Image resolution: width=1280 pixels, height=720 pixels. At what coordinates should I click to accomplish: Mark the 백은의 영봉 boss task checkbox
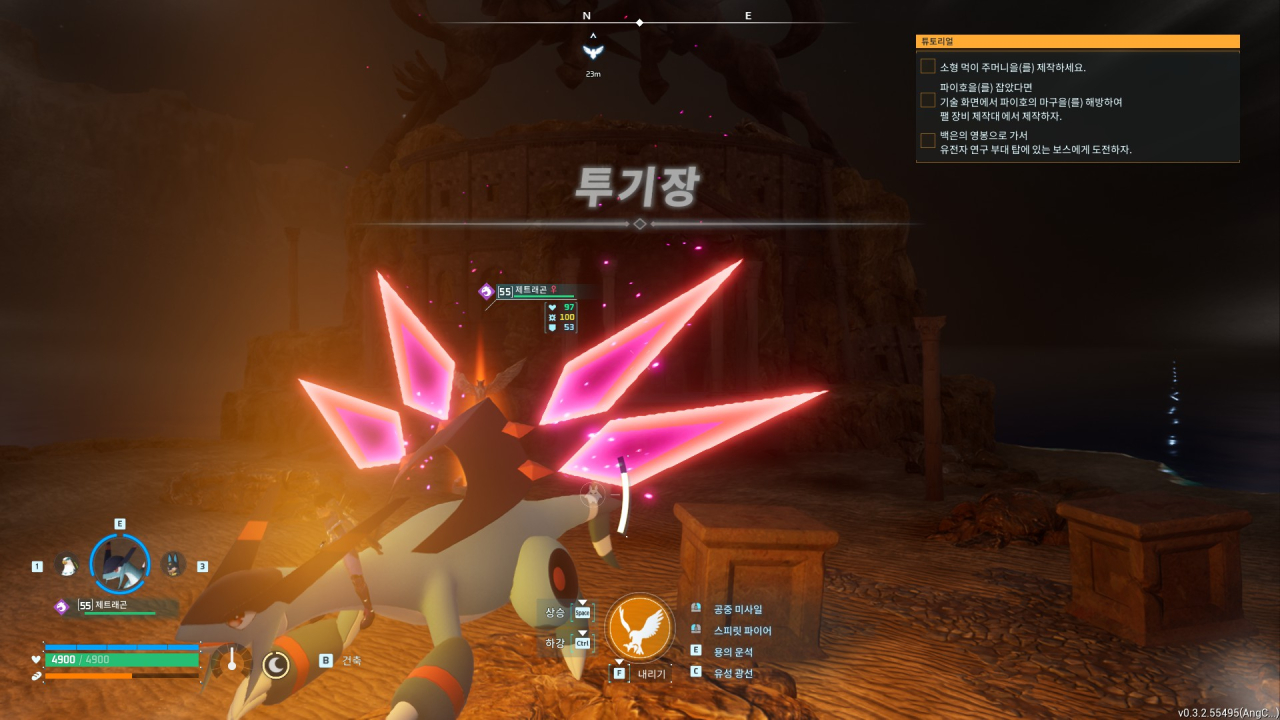coord(928,142)
